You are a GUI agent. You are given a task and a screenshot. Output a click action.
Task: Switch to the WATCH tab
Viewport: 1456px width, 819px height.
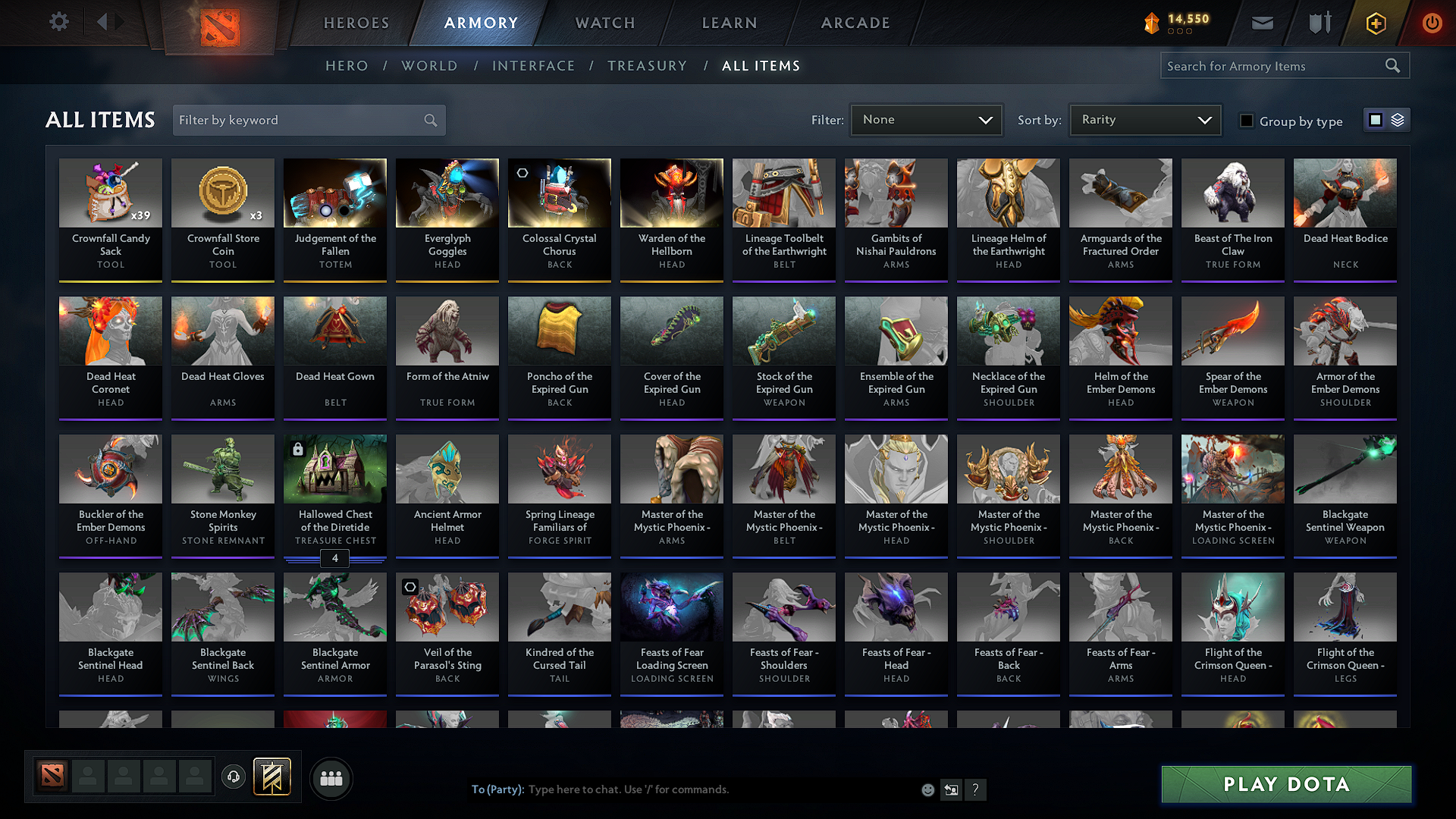(603, 23)
